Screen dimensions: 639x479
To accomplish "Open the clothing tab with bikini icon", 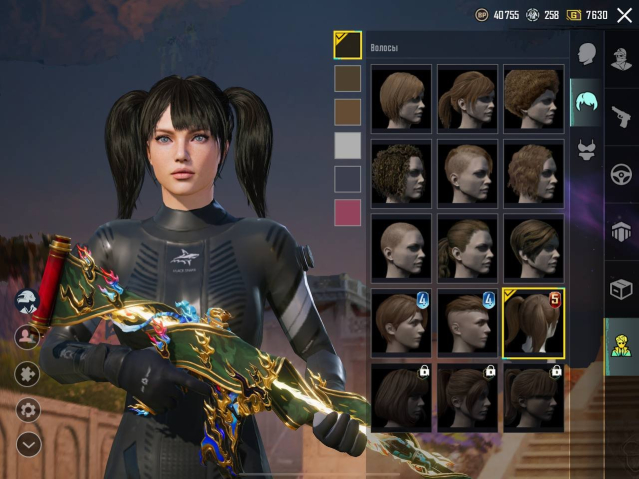I will coord(587,150).
